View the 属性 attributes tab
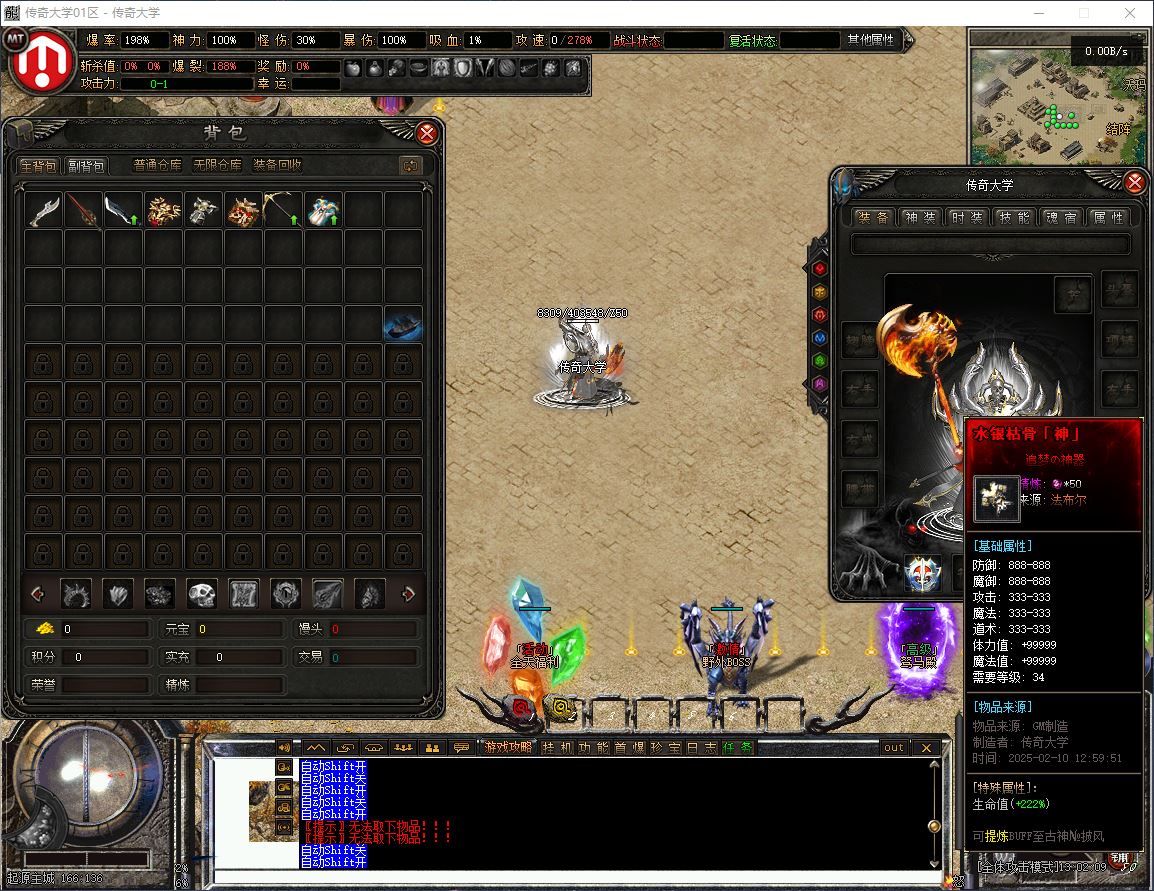The width and height of the screenshot is (1154, 891). tap(1108, 217)
